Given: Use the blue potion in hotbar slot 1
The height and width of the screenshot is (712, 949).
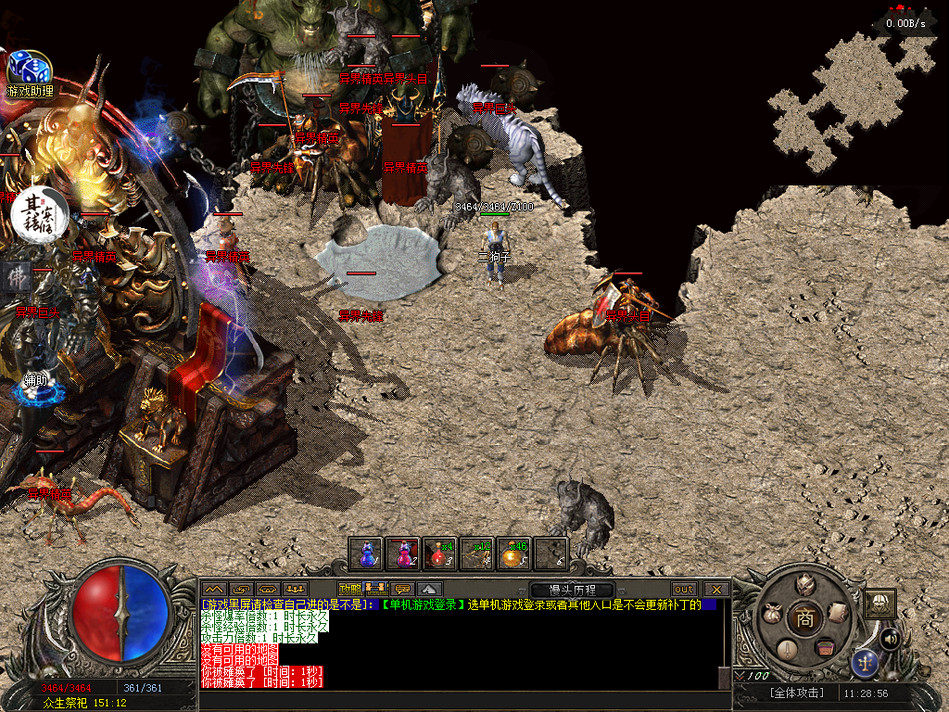Looking at the screenshot, I should (367, 553).
